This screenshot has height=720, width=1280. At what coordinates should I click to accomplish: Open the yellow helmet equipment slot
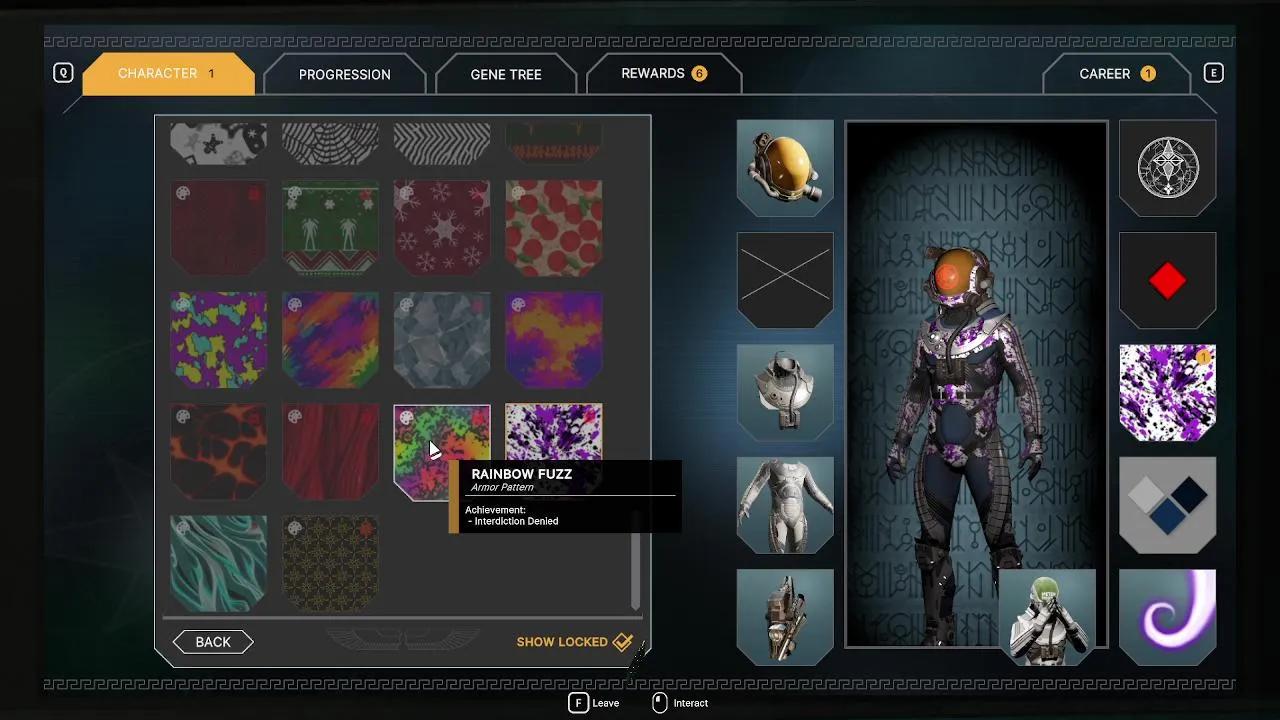785,167
